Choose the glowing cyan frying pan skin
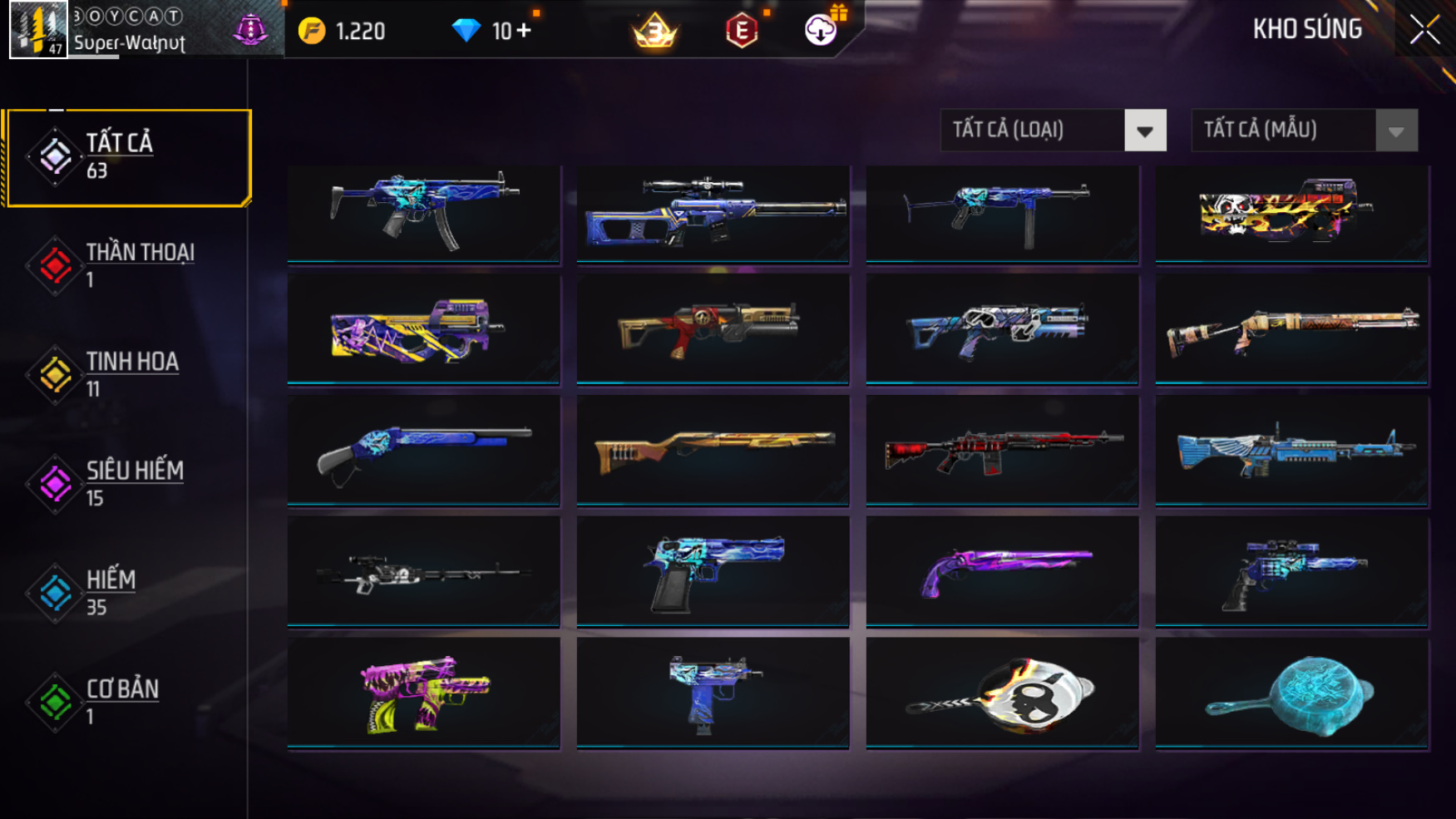The image size is (1456, 819). coord(1291,693)
